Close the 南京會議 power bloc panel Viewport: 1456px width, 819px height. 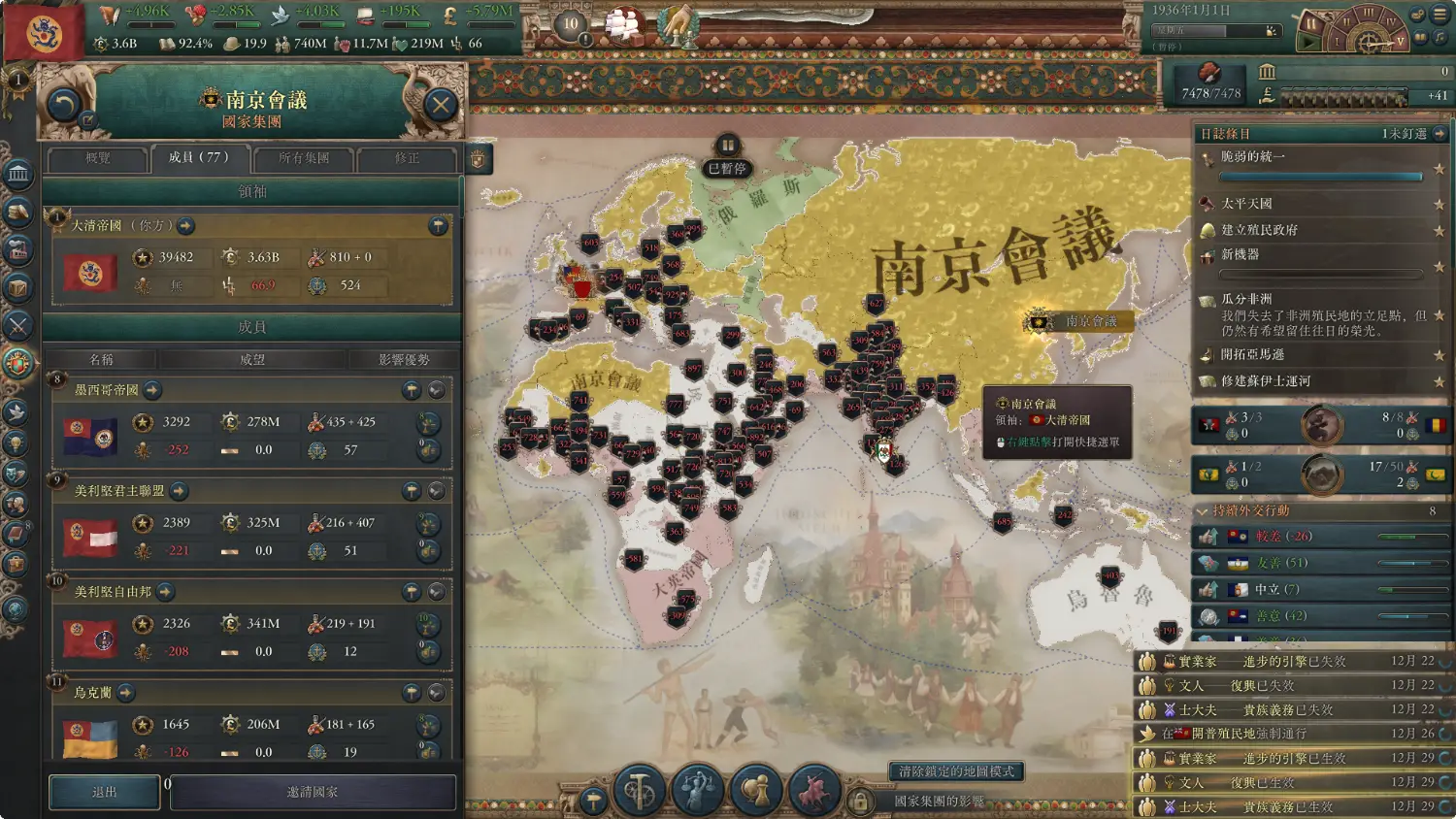(x=441, y=104)
